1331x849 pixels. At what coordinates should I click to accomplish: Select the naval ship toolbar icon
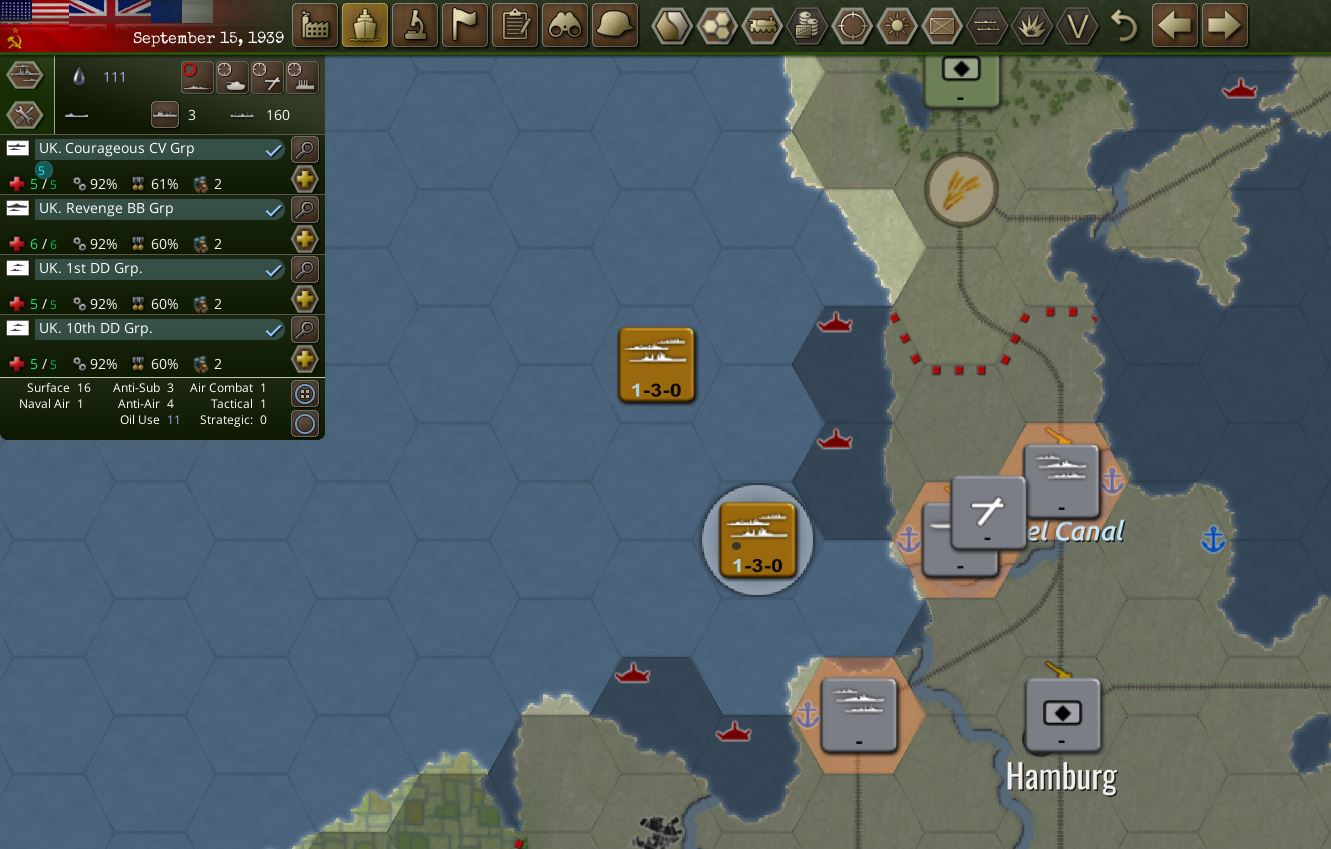point(365,25)
